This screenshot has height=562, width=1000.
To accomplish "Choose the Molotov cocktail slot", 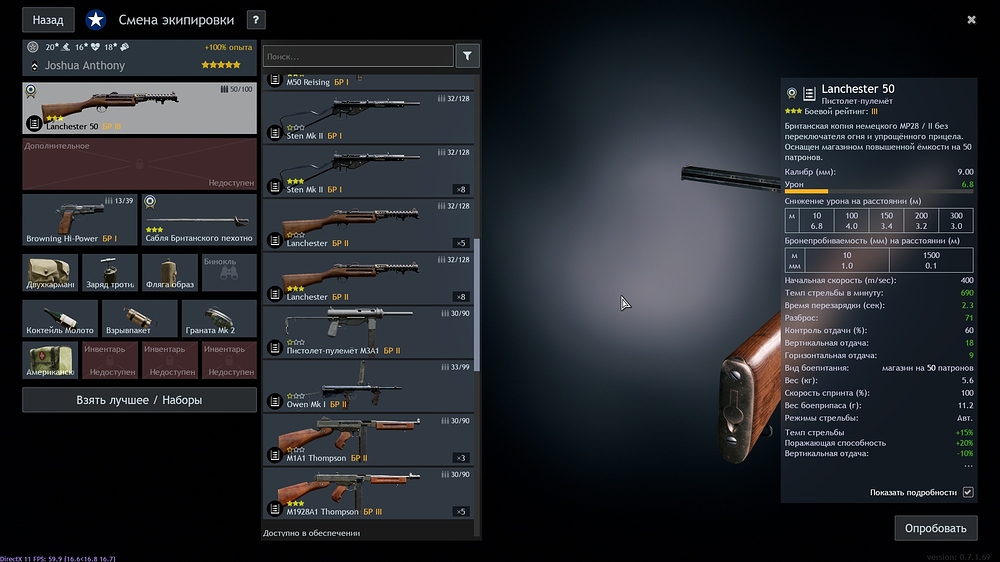I will 60,318.
